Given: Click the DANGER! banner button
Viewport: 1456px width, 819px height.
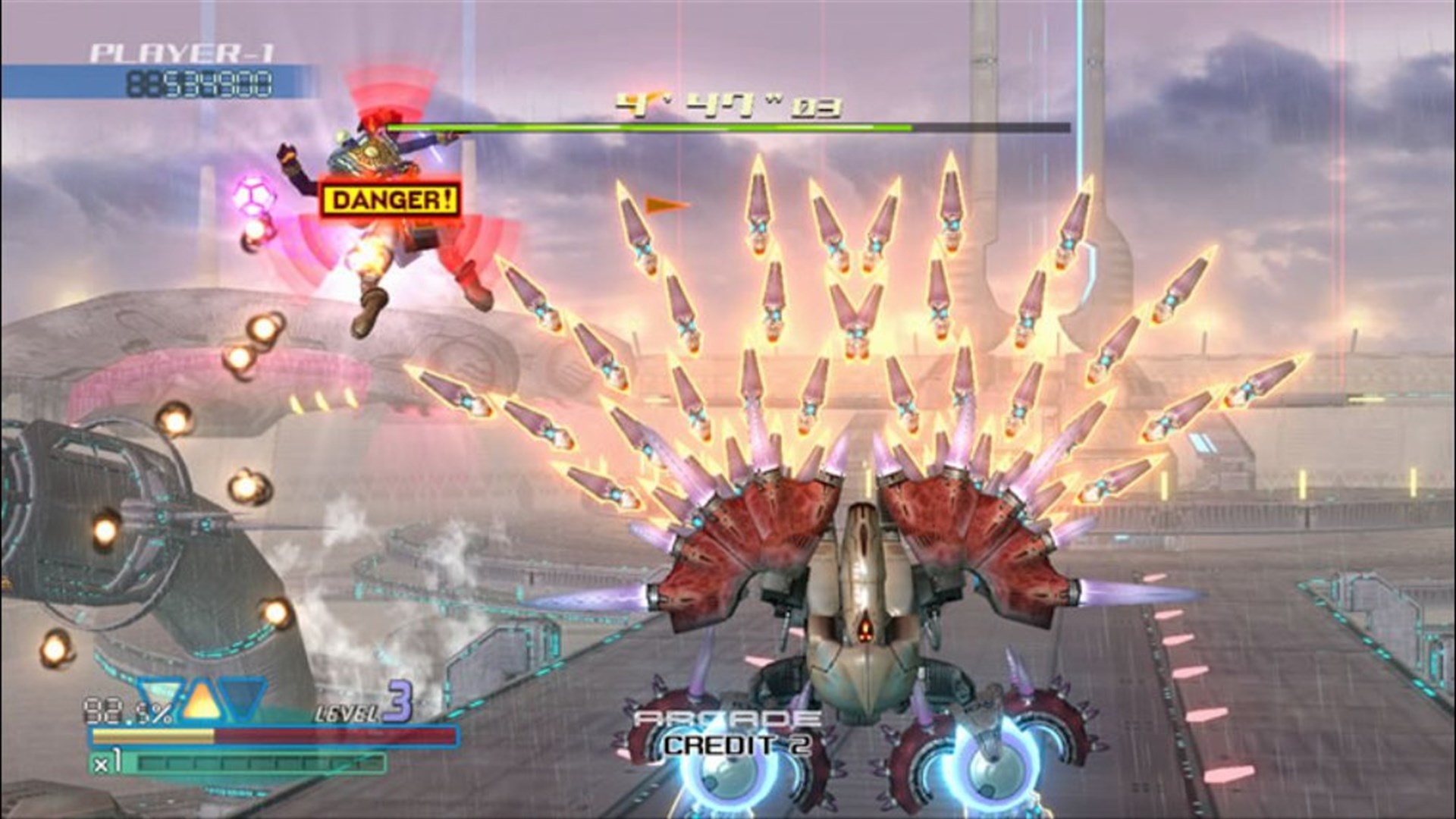Looking at the screenshot, I should 391,199.
